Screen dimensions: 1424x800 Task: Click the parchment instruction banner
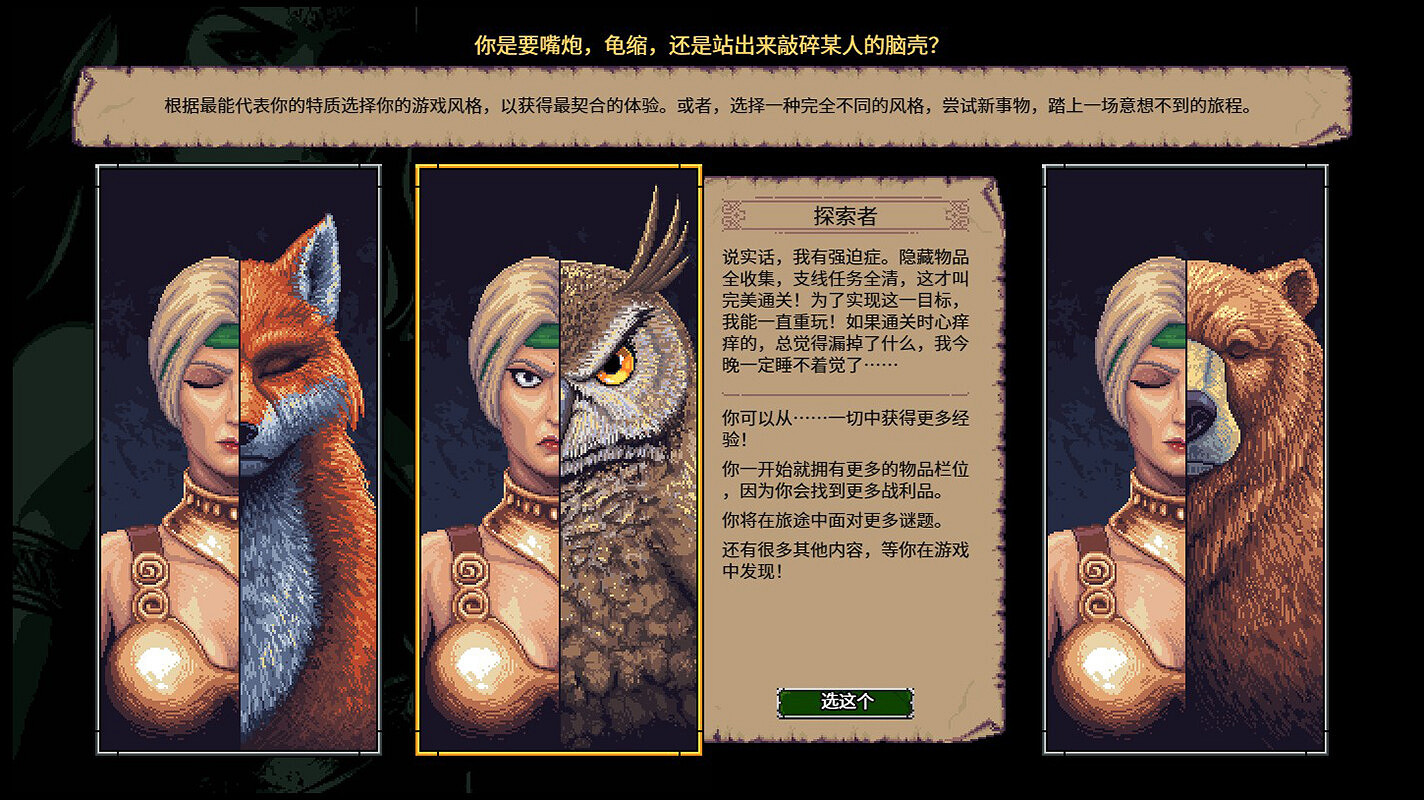click(712, 105)
